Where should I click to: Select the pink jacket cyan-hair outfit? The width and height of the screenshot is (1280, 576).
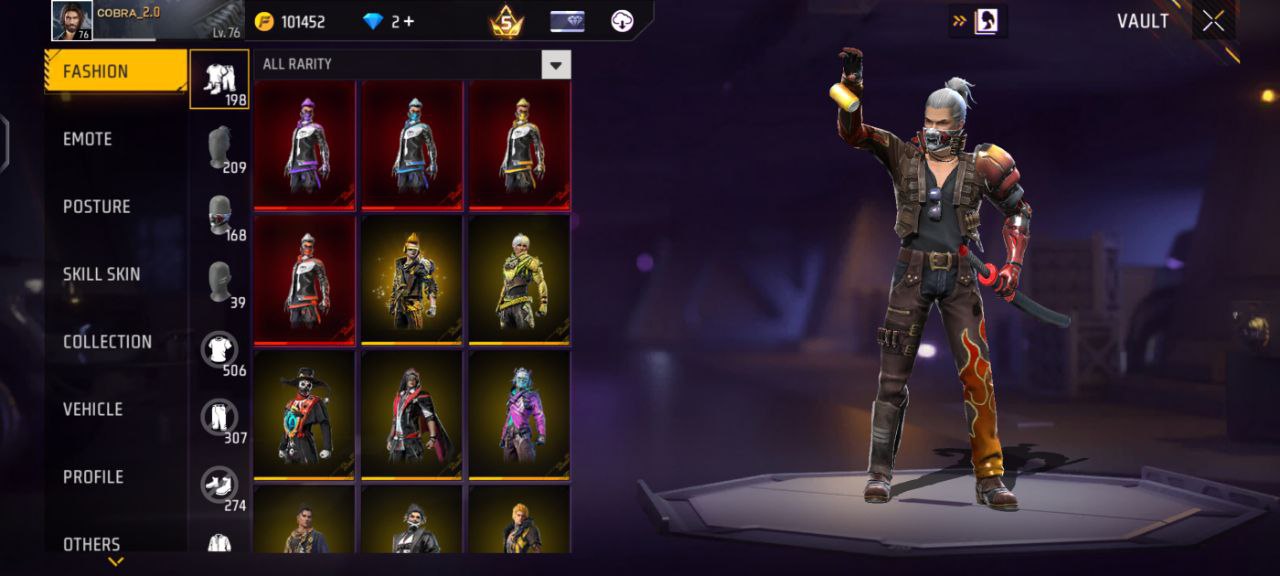519,415
